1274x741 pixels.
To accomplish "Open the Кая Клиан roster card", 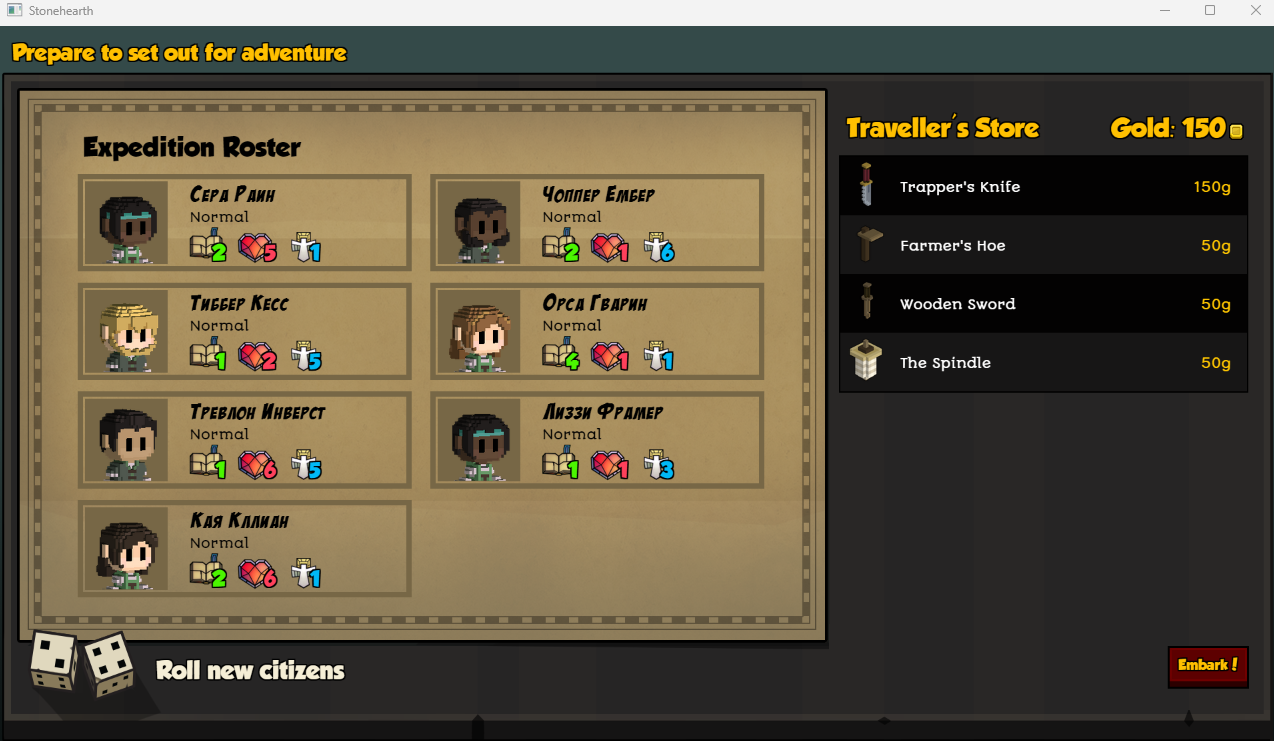I will 245,549.
